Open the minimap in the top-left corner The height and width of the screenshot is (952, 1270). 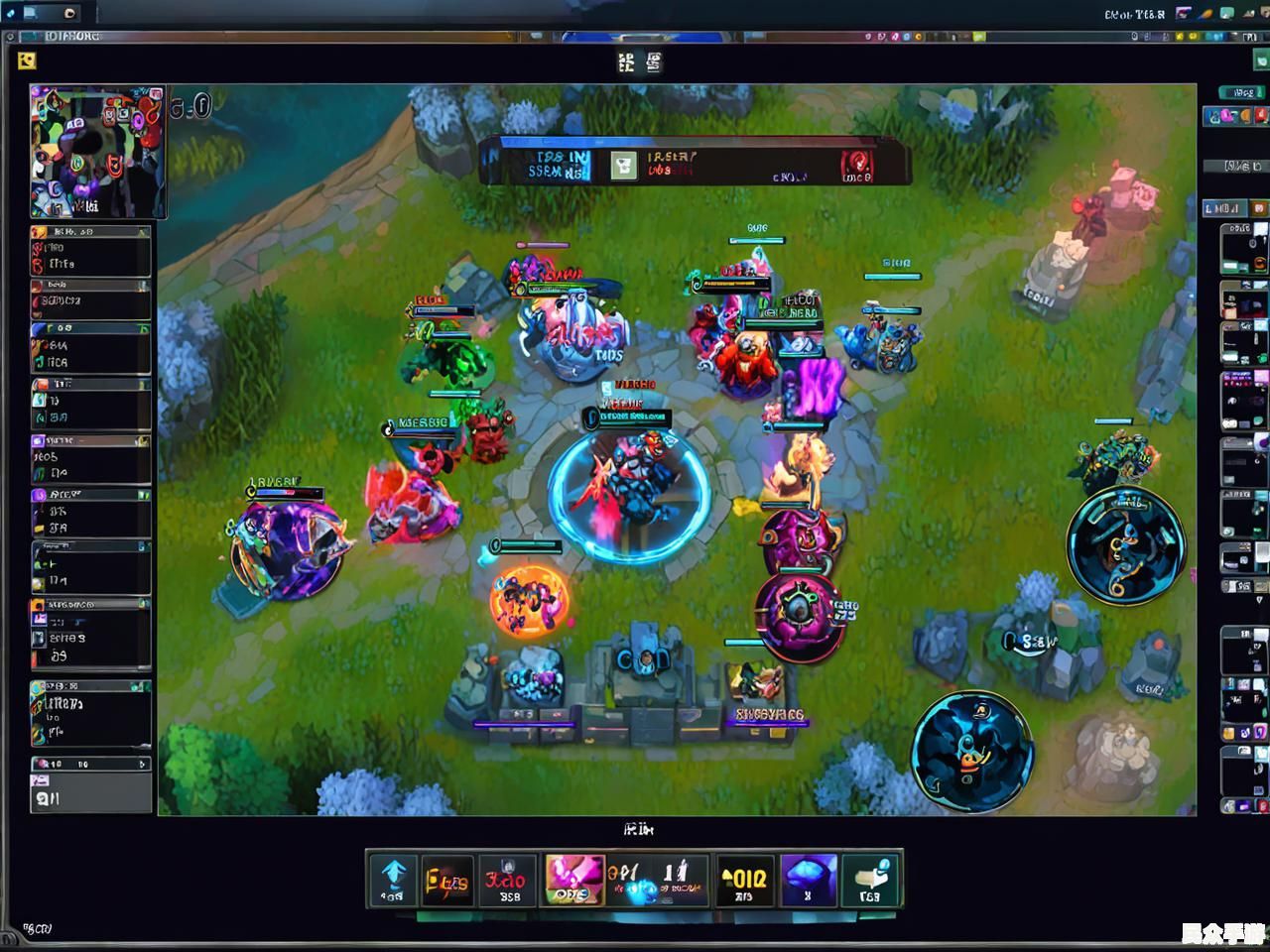coord(97,152)
